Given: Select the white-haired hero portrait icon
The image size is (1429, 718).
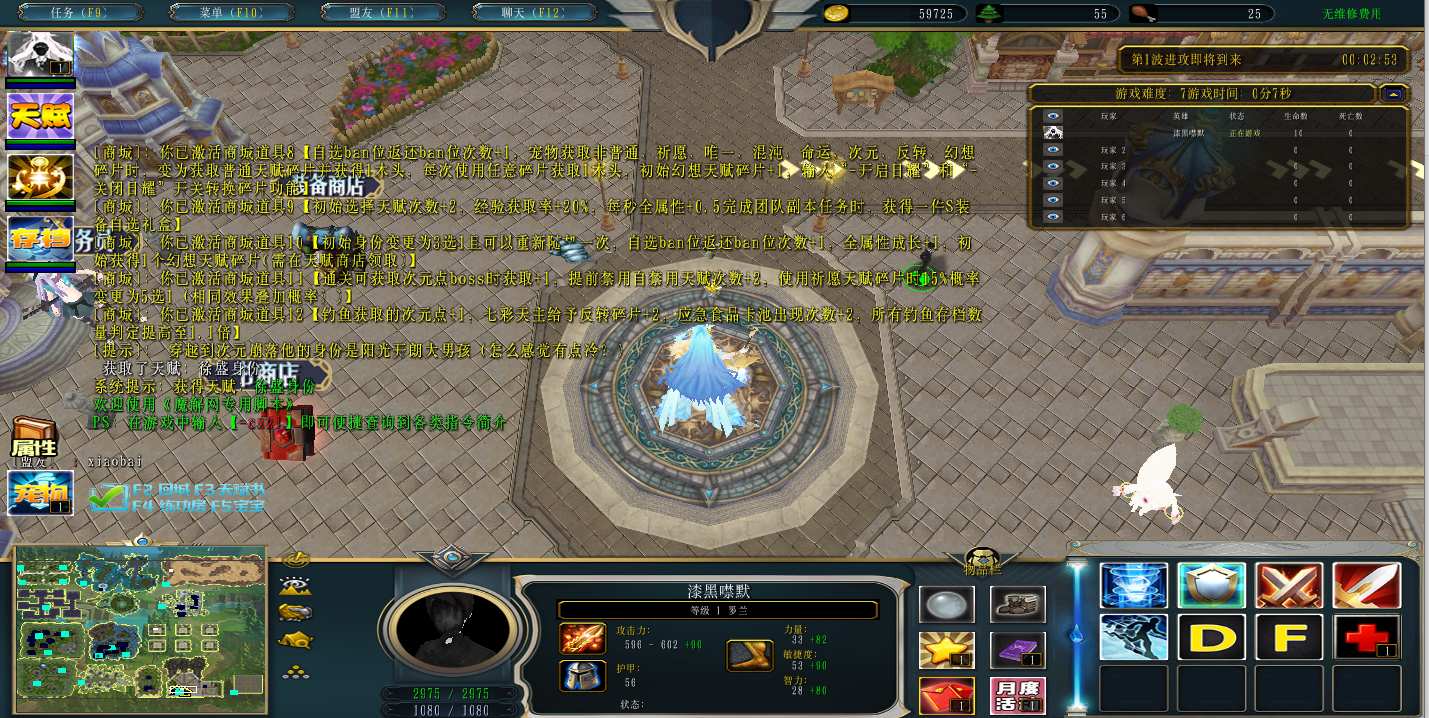Looking at the screenshot, I should [x=41, y=55].
